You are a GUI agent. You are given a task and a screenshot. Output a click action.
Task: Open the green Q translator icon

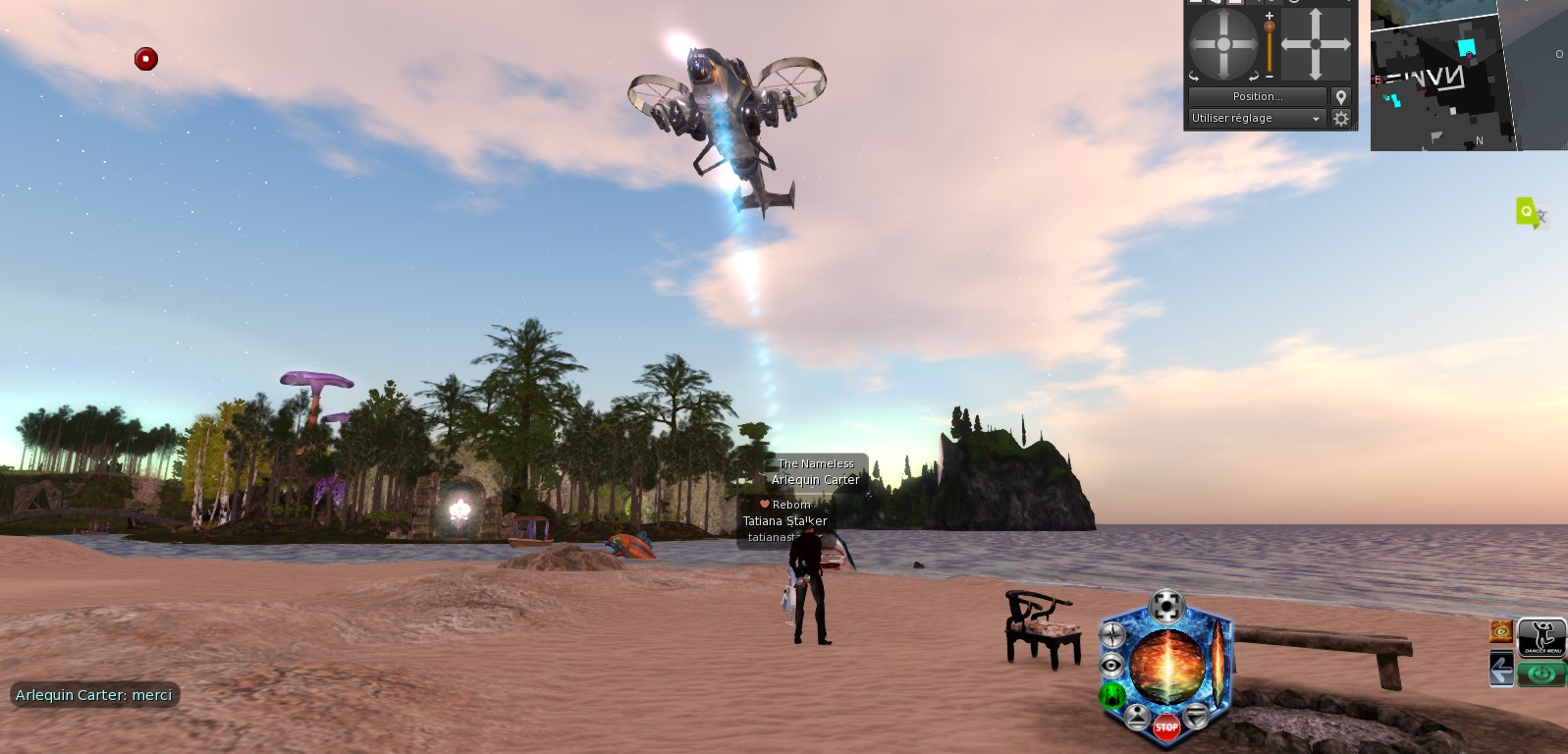[x=1529, y=212]
